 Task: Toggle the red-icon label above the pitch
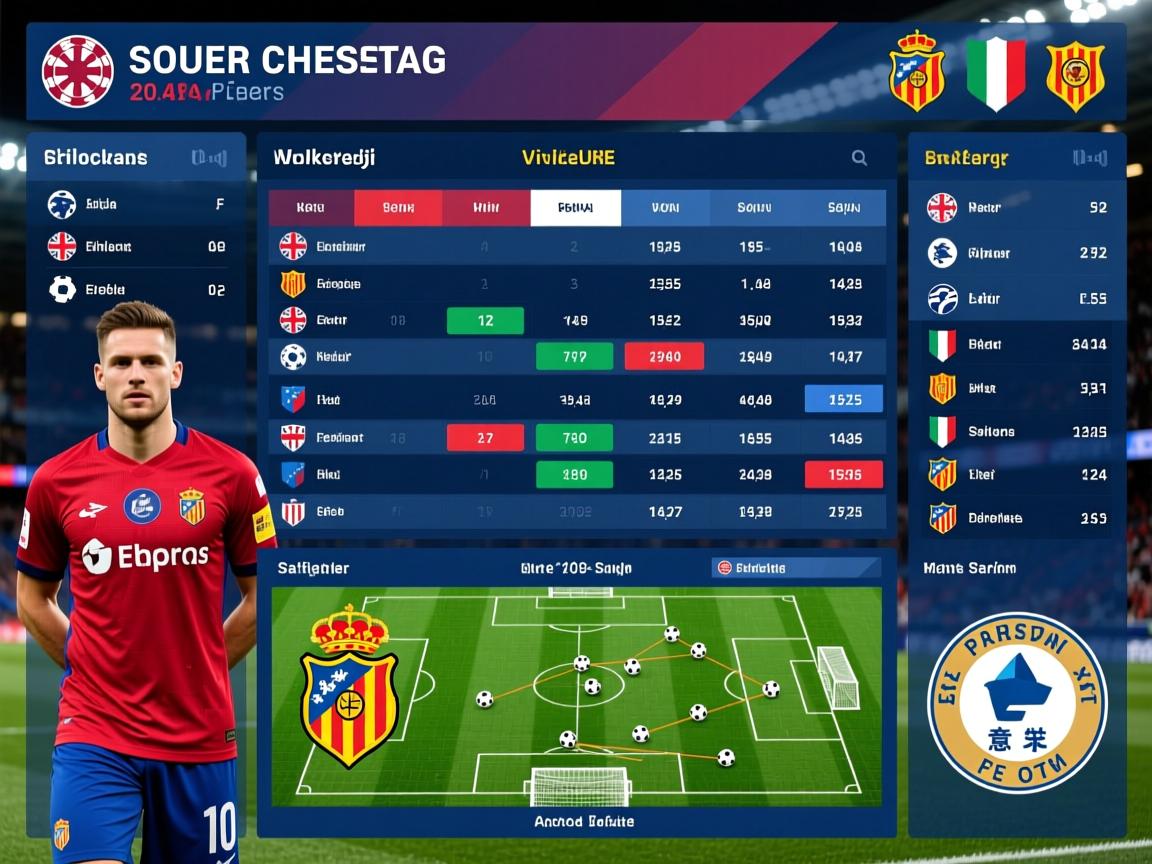pyautogui.click(x=750, y=568)
